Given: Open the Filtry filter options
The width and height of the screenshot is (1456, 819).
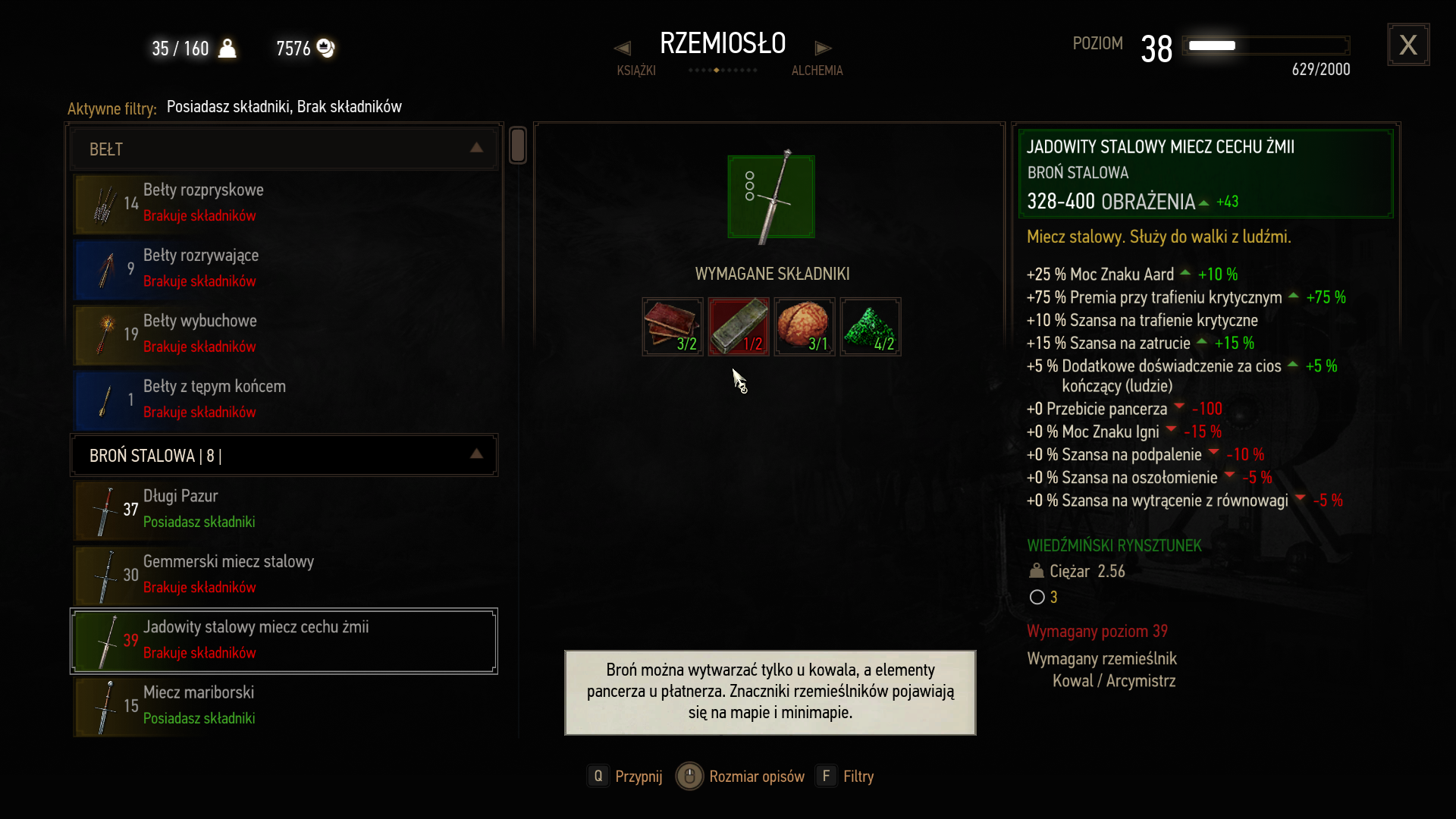Looking at the screenshot, I should click(x=846, y=776).
